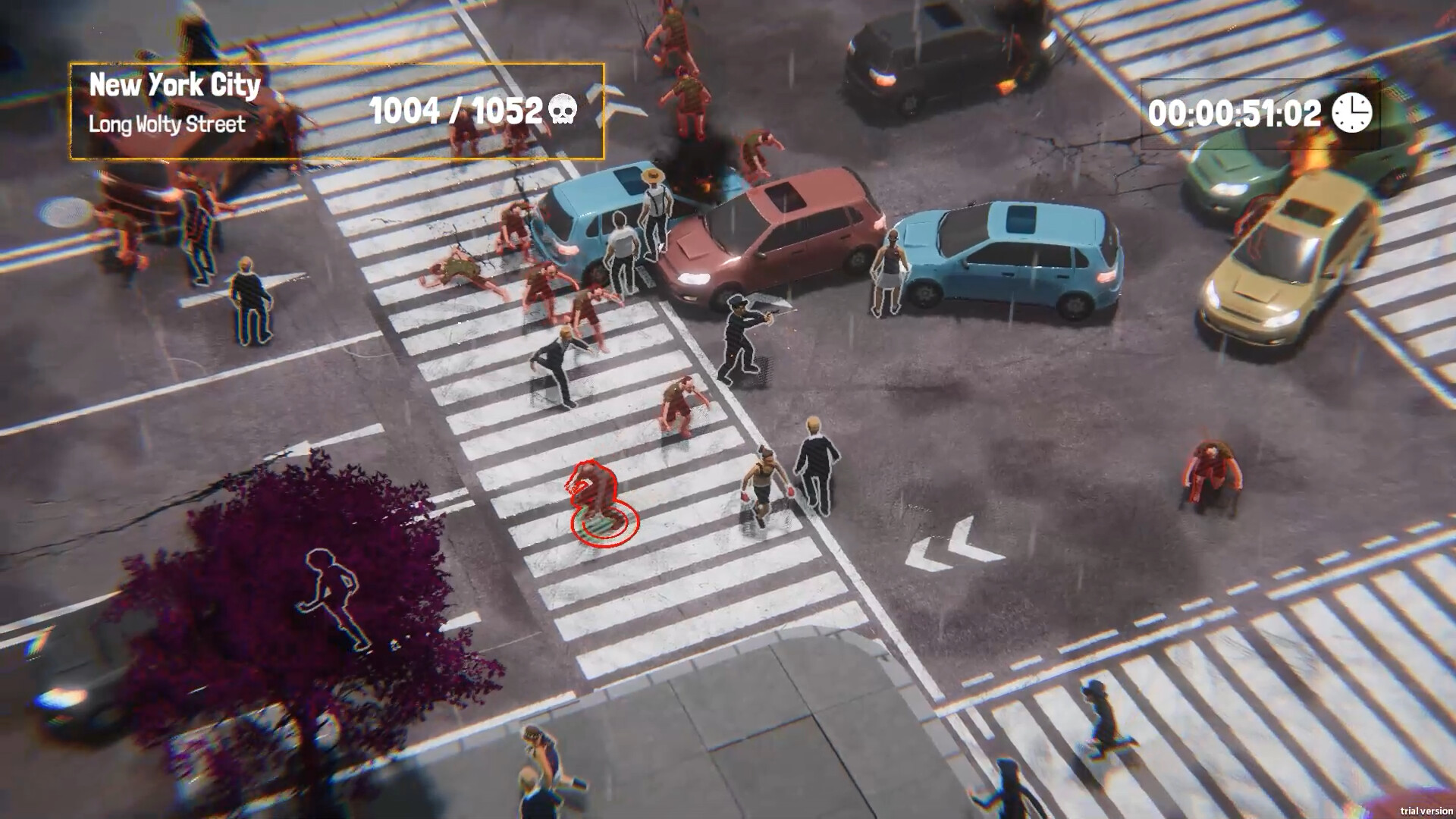This screenshot has height=819, width=1456.
Task: Click the zombie kill count 1004 / 1052
Action: pyautogui.click(x=455, y=111)
